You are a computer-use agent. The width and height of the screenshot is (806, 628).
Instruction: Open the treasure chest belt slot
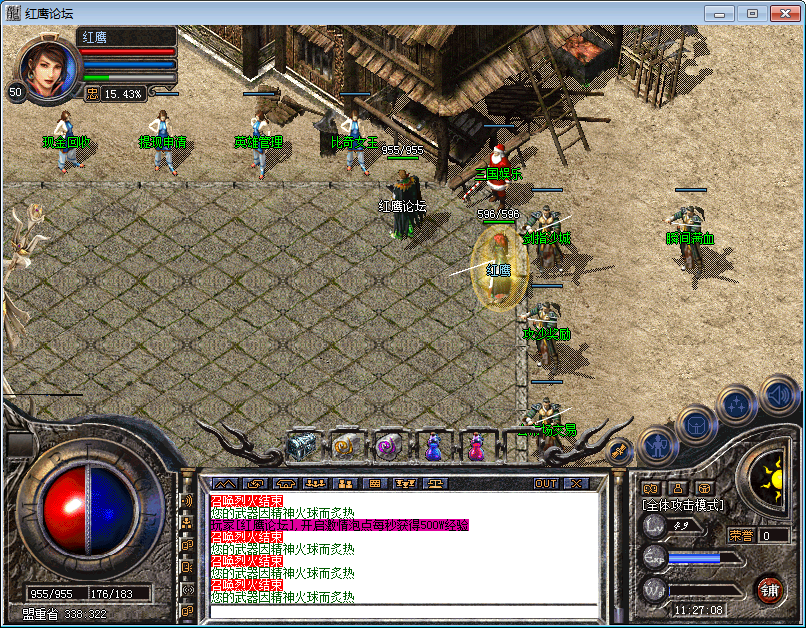click(x=301, y=445)
